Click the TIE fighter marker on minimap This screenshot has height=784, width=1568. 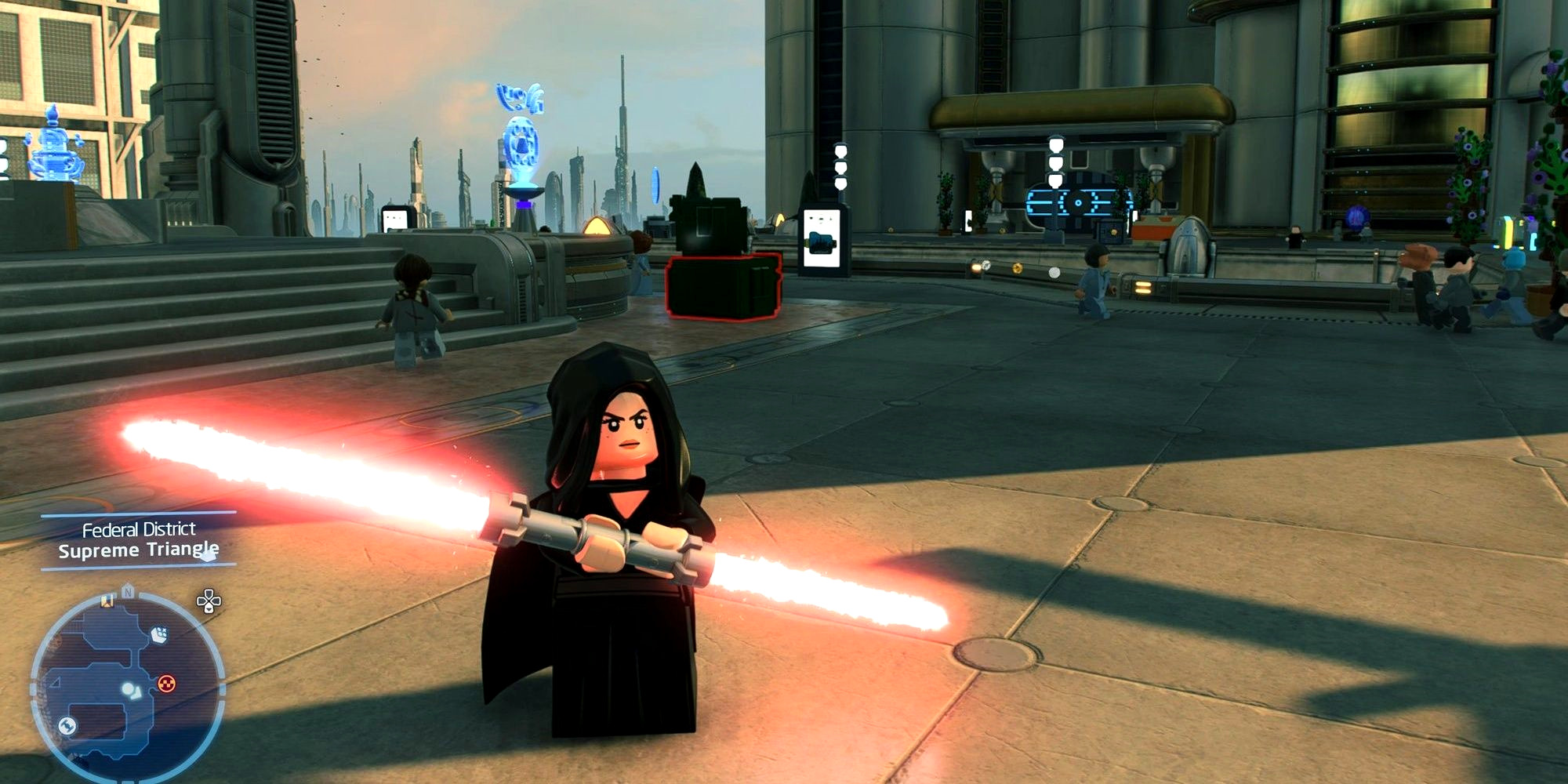click(x=67, y=726)
